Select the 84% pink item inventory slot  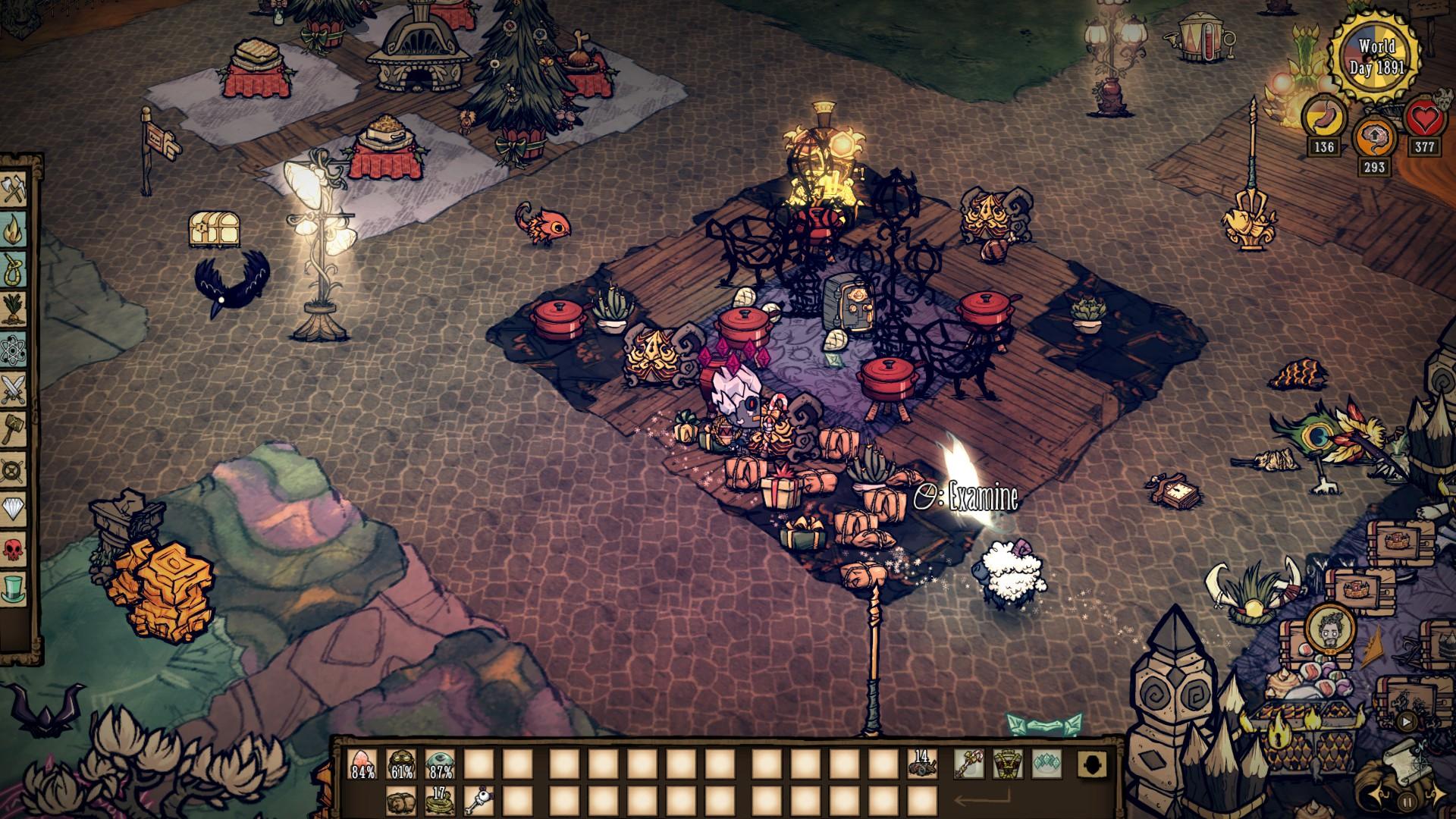point(363,764)
